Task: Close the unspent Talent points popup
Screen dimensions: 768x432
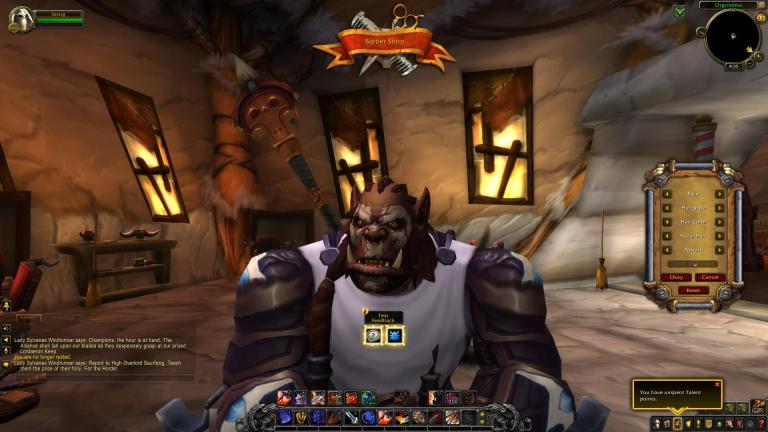Action: [717, 384]
